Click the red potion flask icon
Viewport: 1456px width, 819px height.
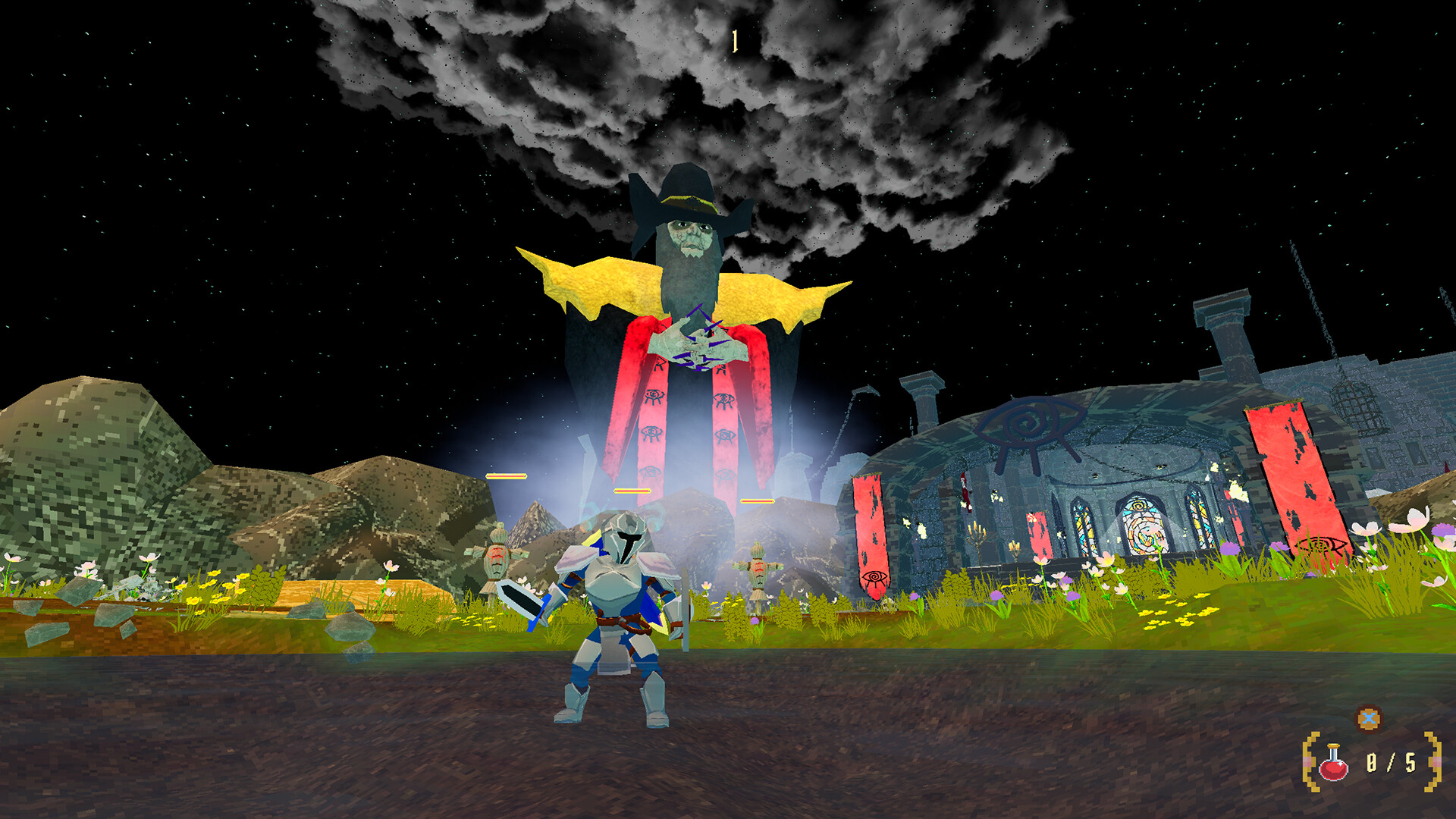[x=1333, y=764]
